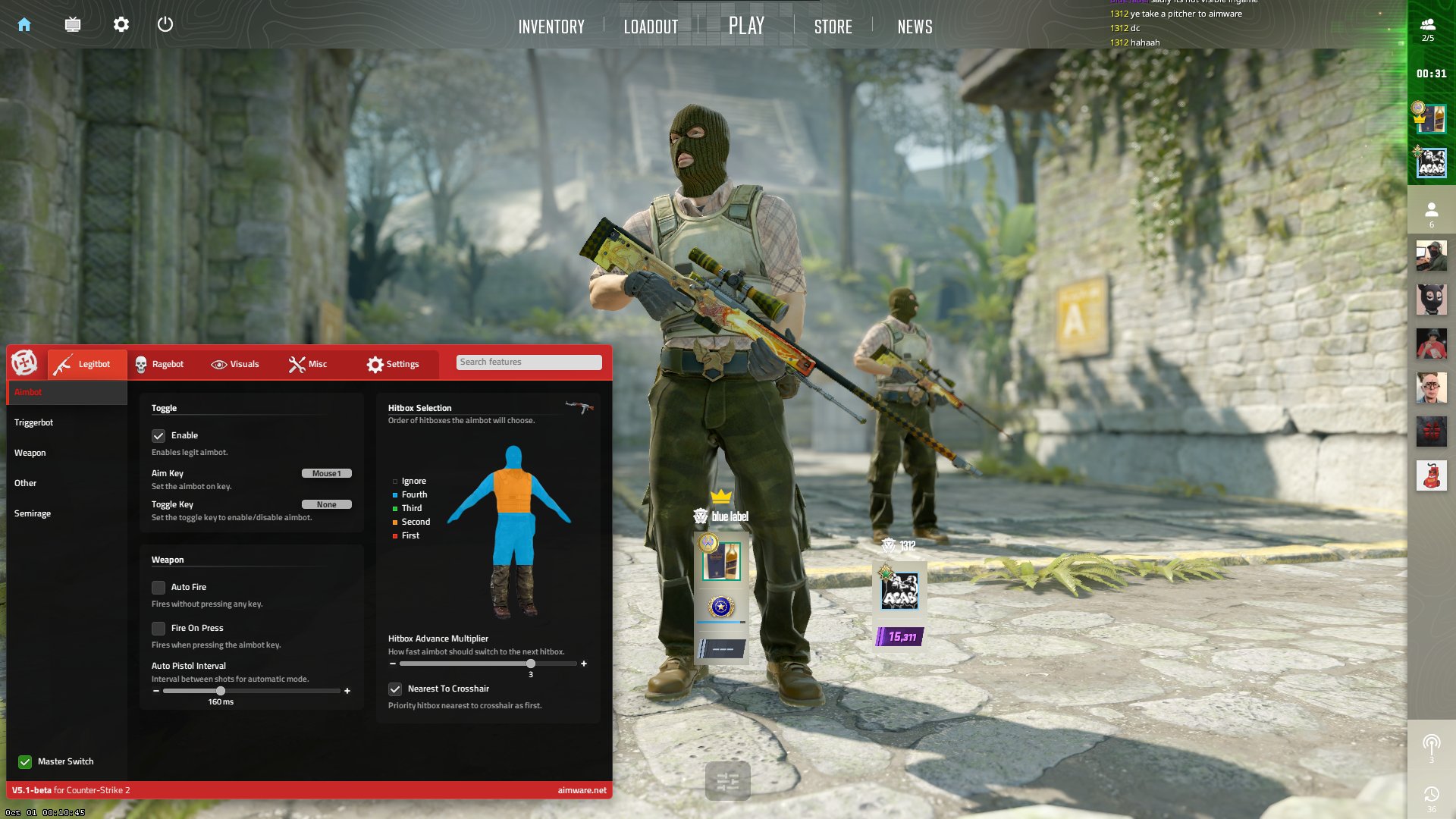Open the STORE menu item
The height and width of the screenshot is (819, 1456).
click(833, 27)
